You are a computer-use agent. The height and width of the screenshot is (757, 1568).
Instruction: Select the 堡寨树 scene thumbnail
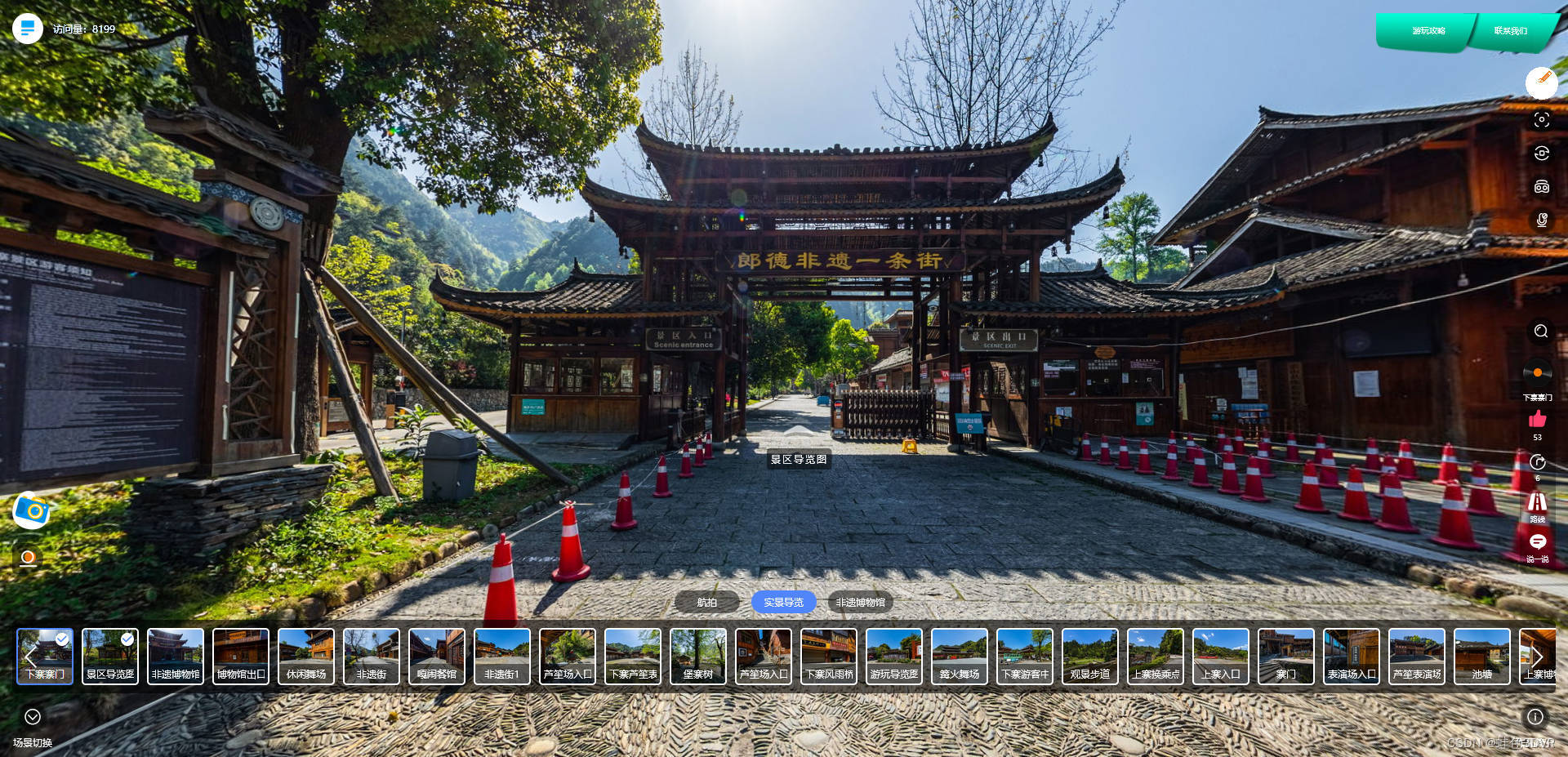tap(698, 656)
